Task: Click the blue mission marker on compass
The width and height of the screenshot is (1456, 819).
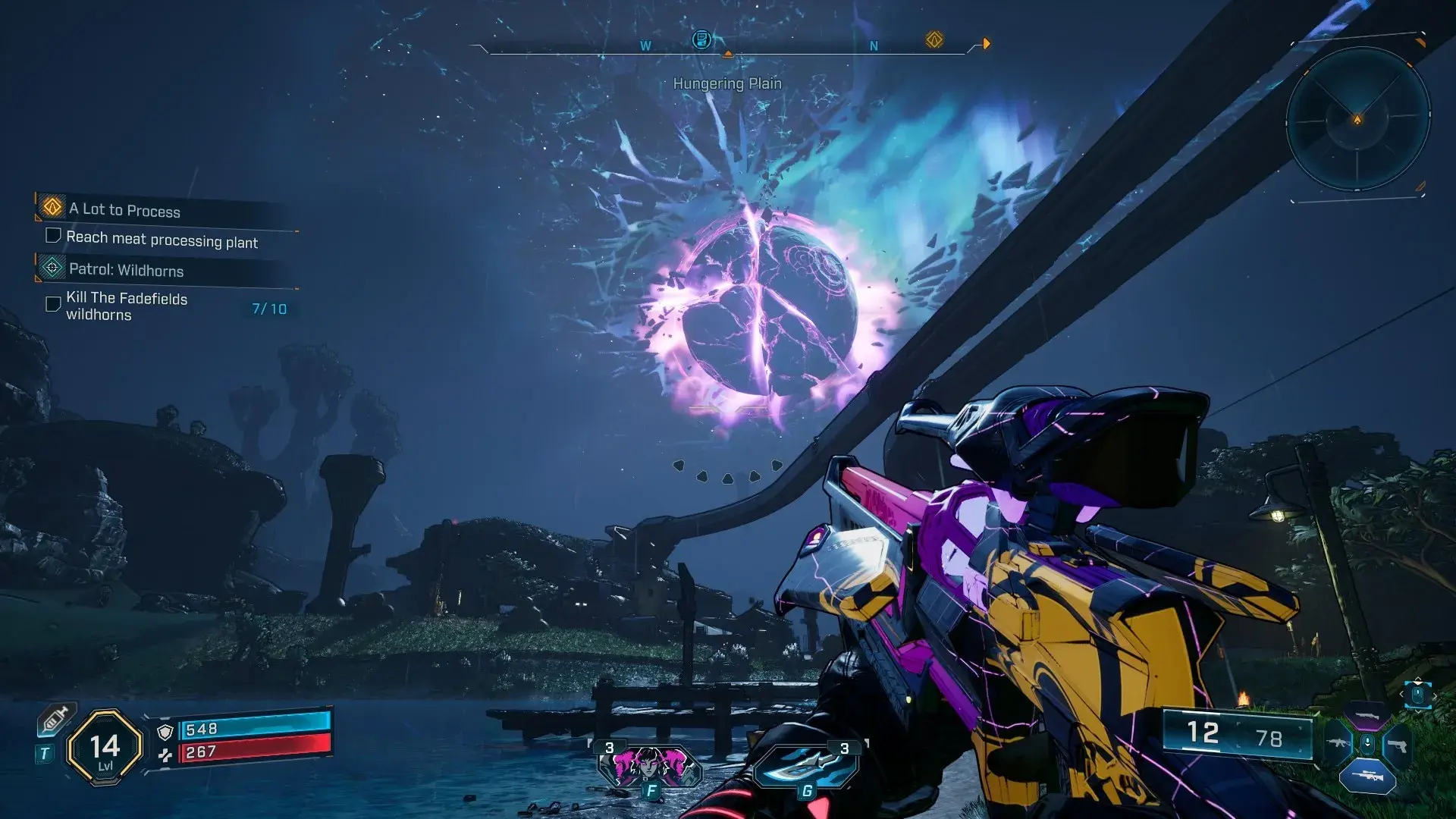Action: point(702,39)
